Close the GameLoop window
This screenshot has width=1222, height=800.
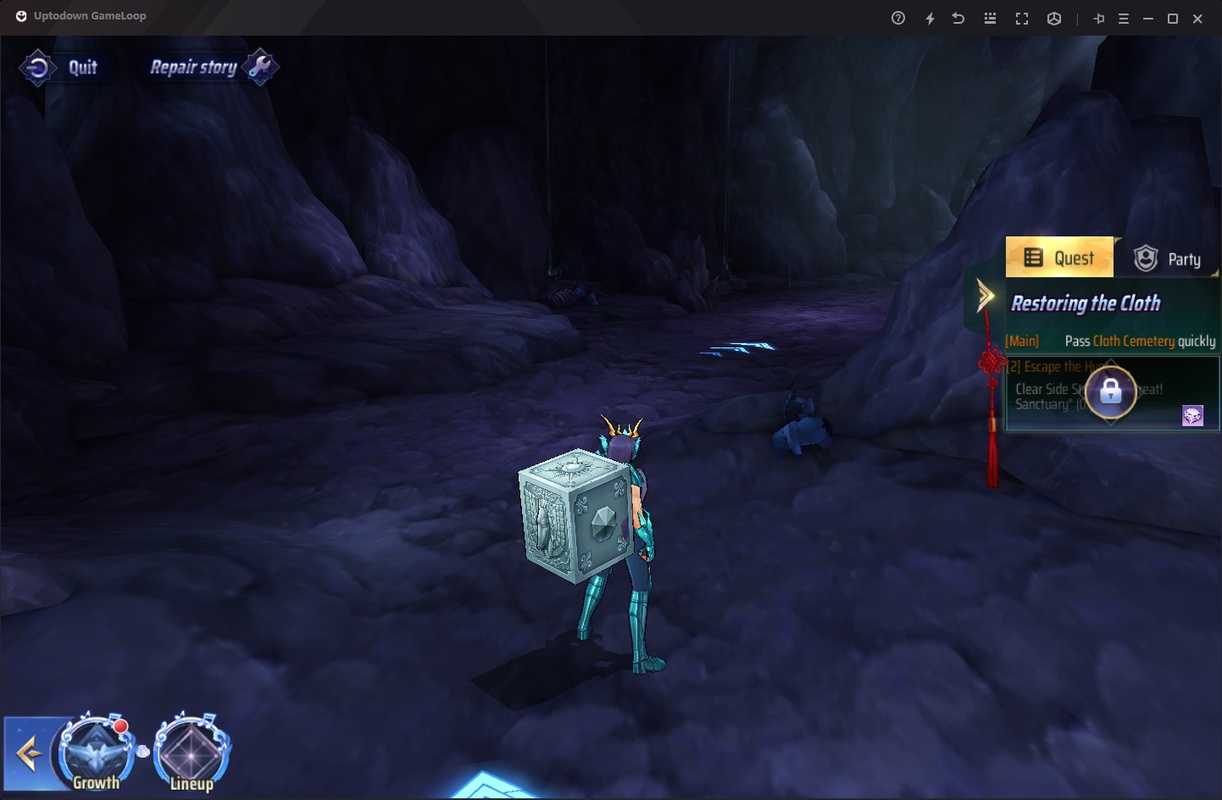1198,18
